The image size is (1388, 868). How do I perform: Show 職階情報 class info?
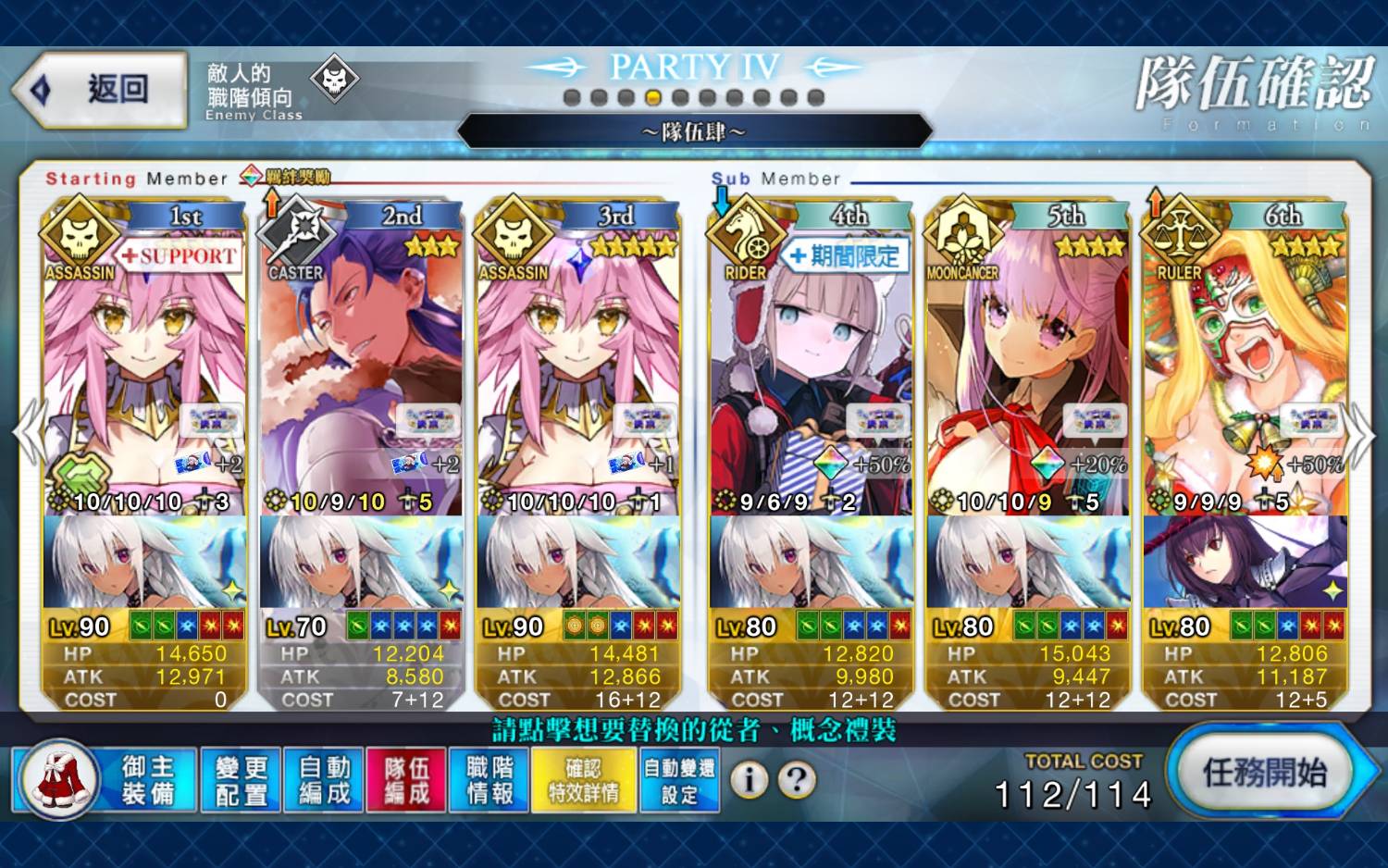click(x=490, y=780)
